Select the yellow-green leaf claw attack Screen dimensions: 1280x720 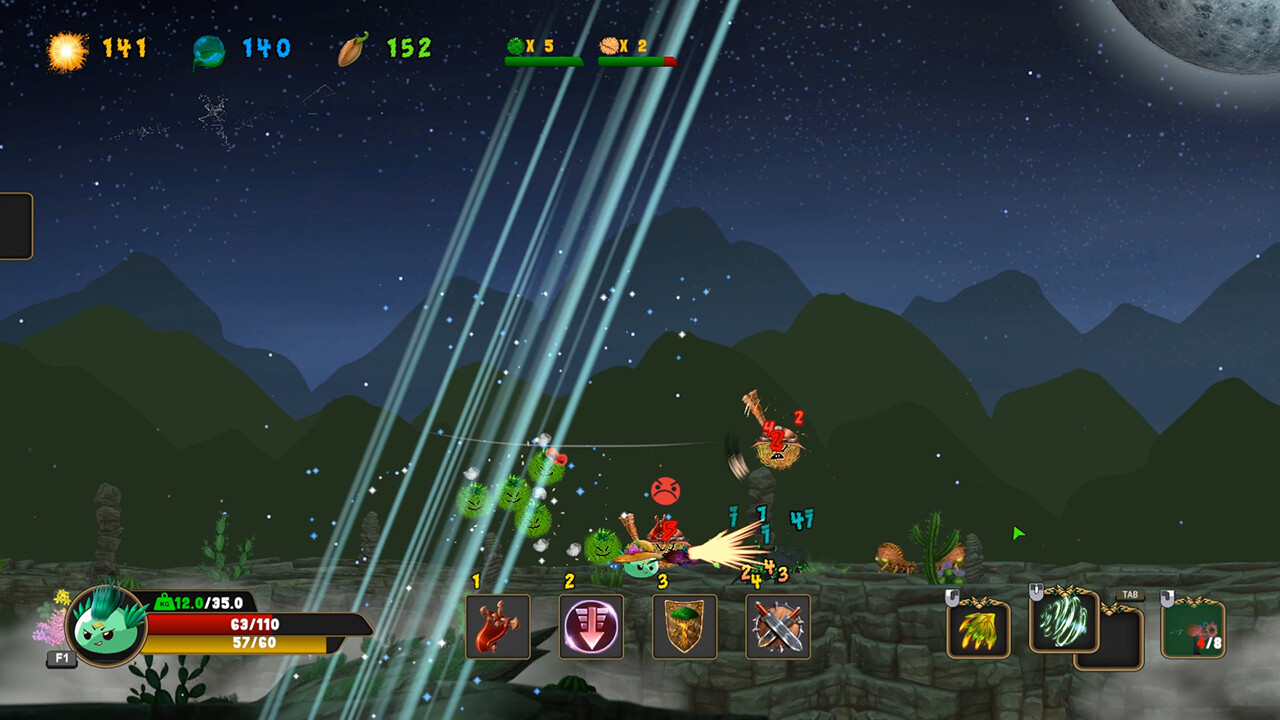coord(978,628)
